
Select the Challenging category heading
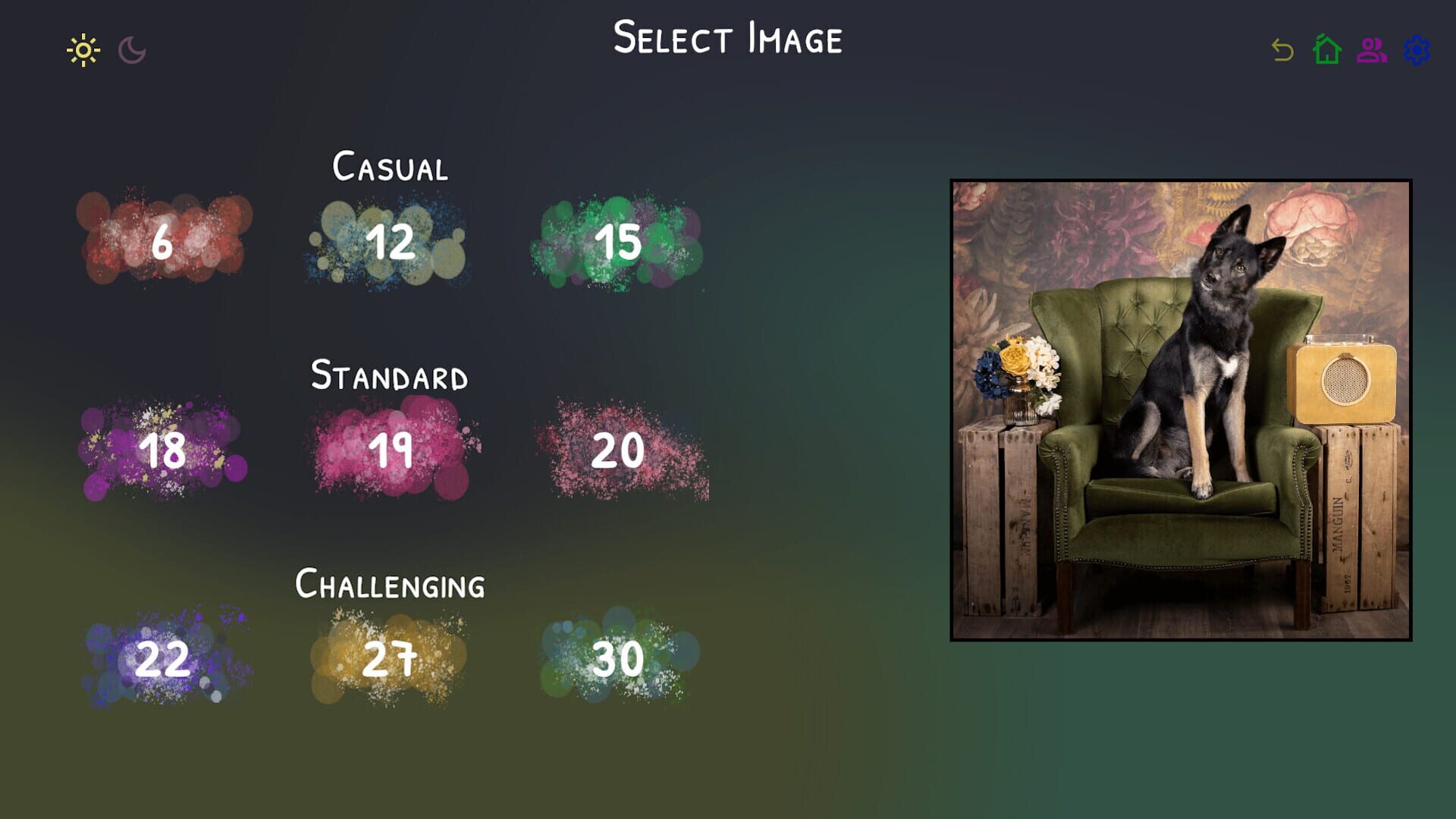click(x=390, y=584)
